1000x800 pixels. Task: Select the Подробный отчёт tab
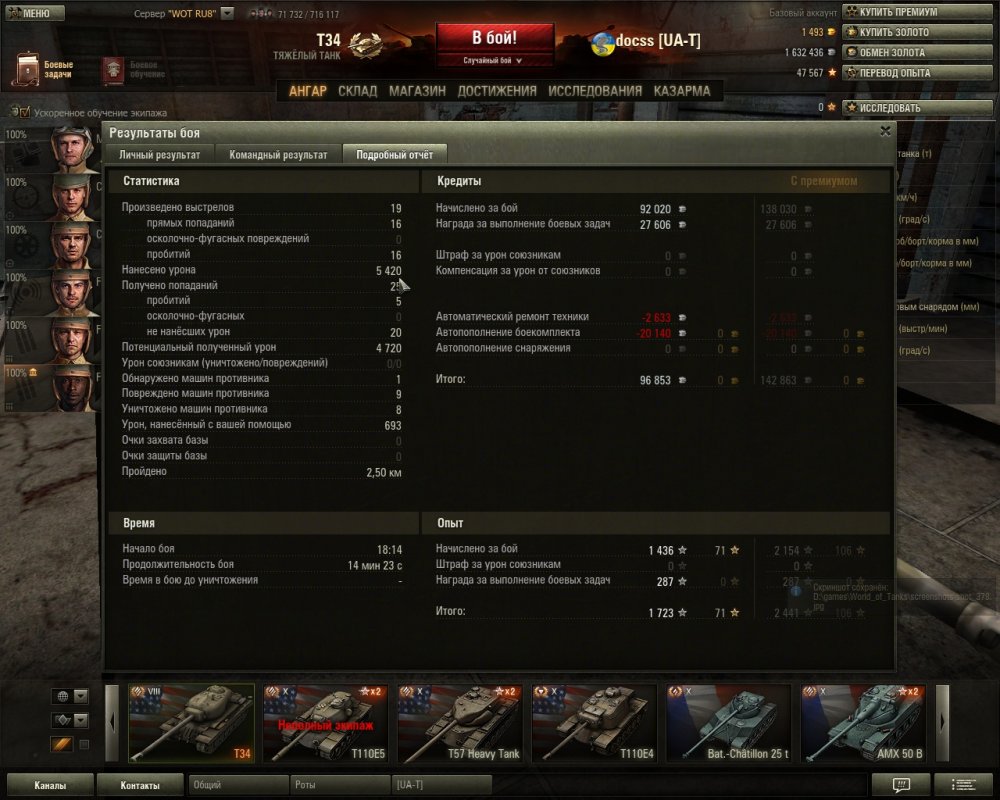(394, 155)
